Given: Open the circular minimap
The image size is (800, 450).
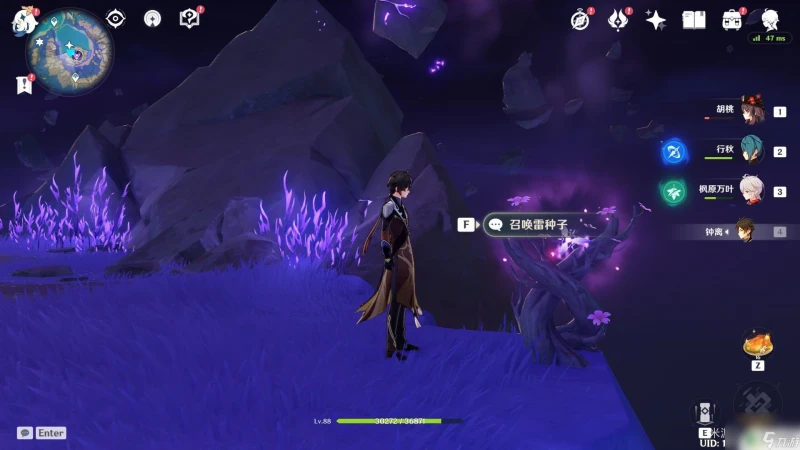Looking at the screenshot, I should click(x=69, y=50).
